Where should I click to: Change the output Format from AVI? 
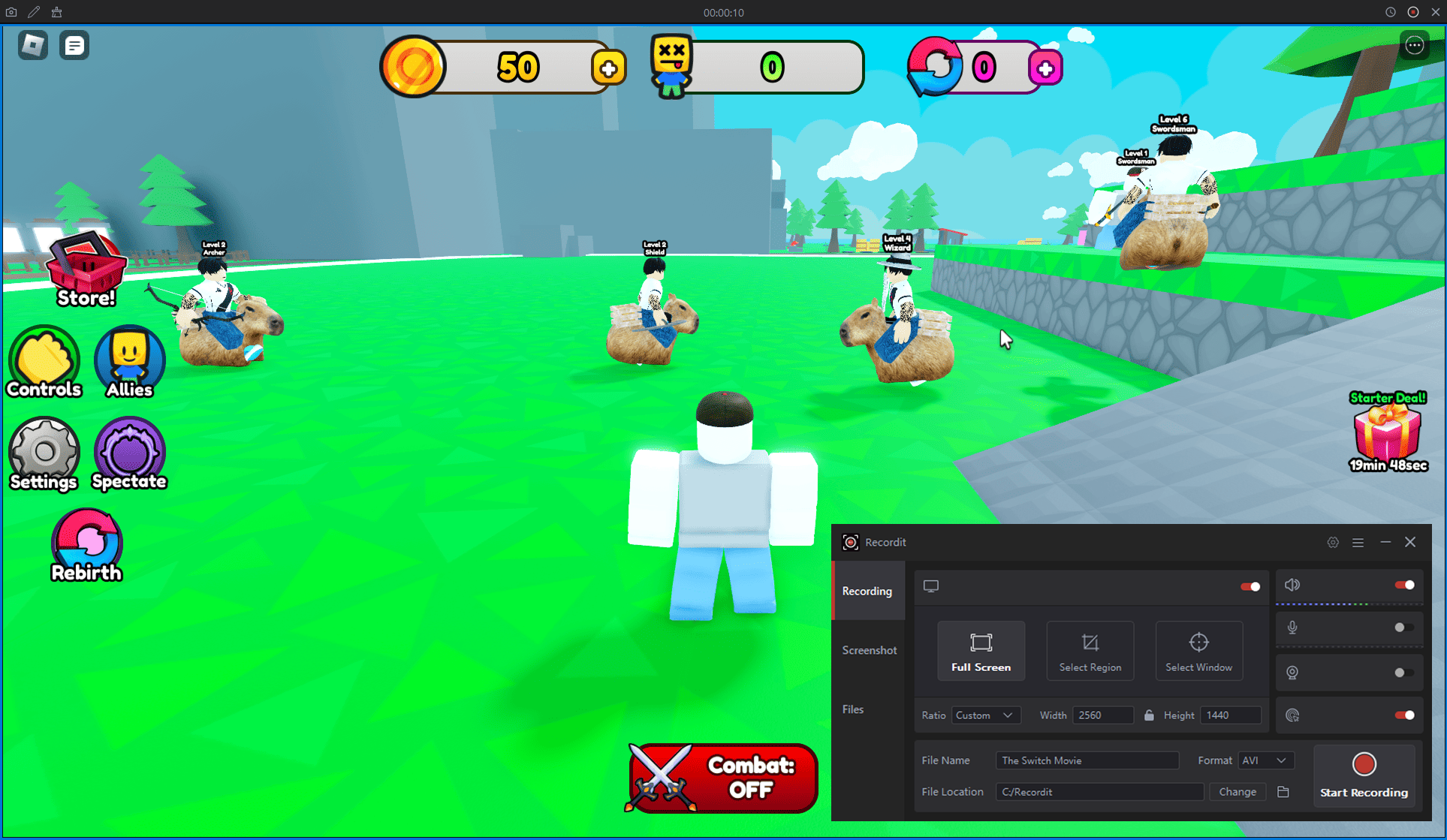coord(1266,760)
